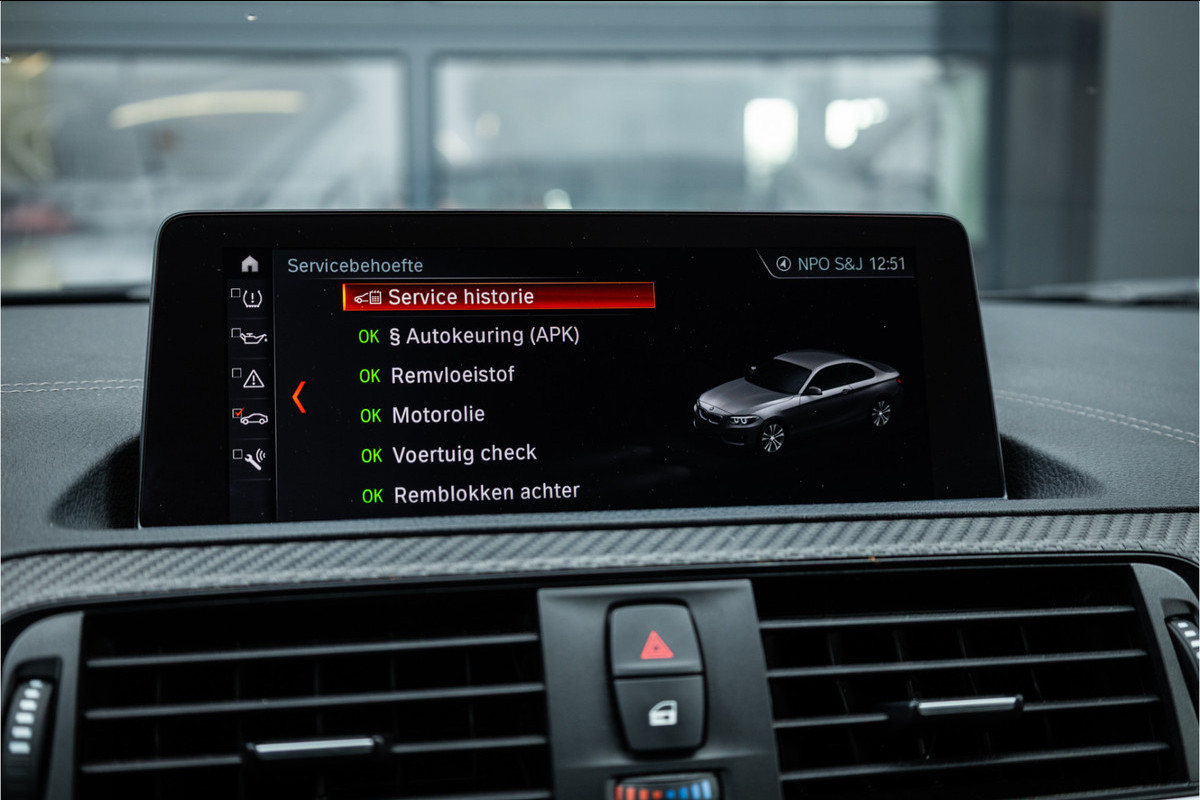Viewport: 1200px width, 800px height.
Task: Open the engine oil level tab
Action: tap(251, 337)
